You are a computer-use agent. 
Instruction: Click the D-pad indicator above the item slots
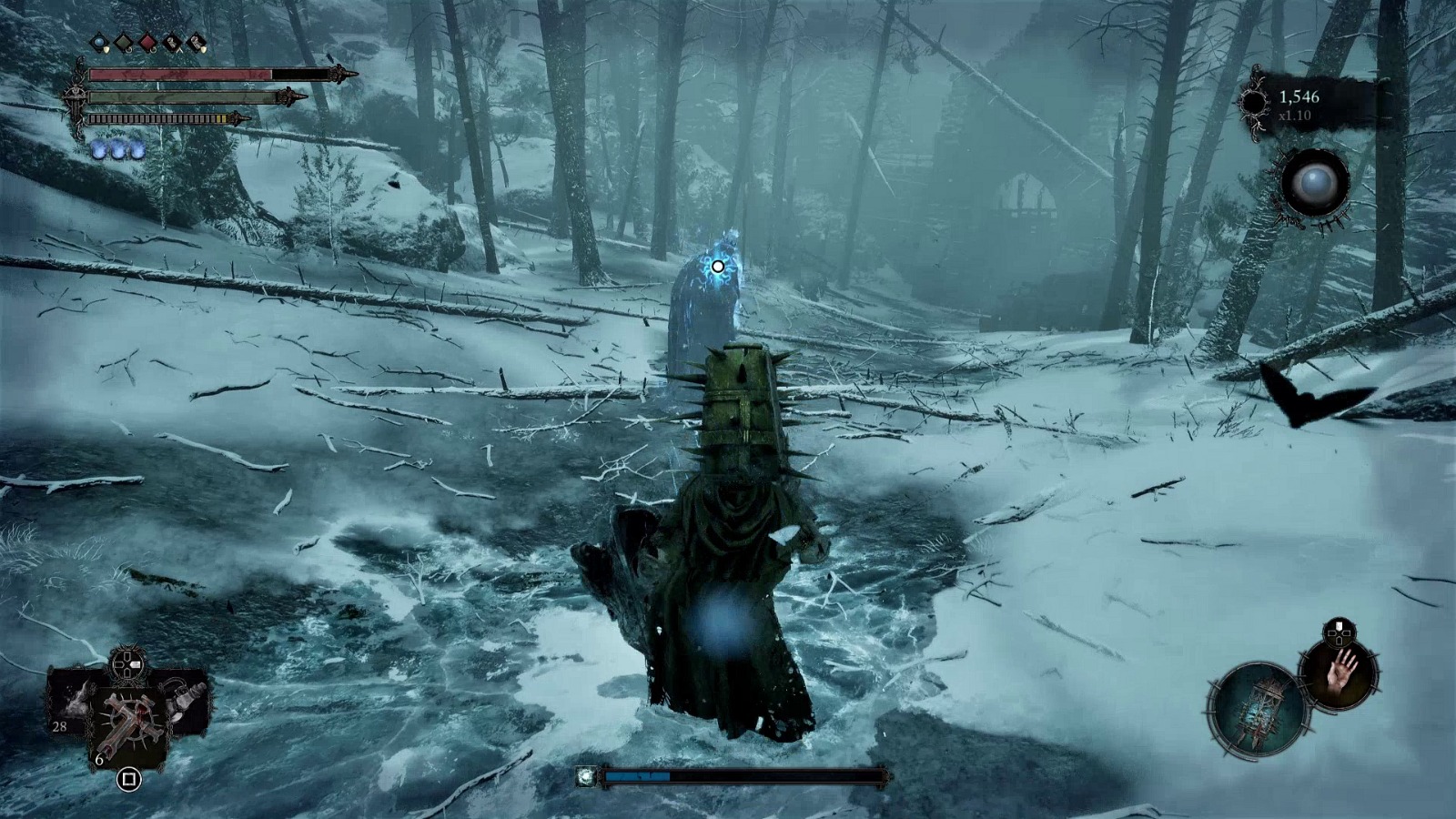click(x=125, y=665)
